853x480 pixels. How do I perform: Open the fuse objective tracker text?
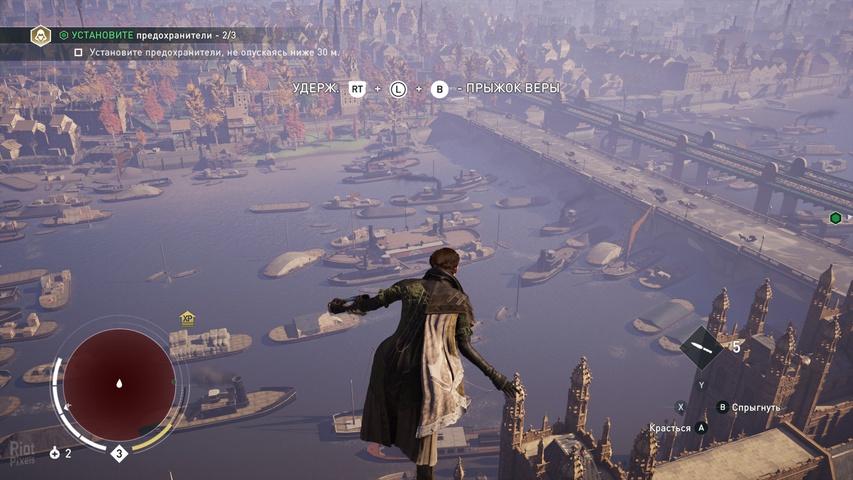[x=150, y=35]
